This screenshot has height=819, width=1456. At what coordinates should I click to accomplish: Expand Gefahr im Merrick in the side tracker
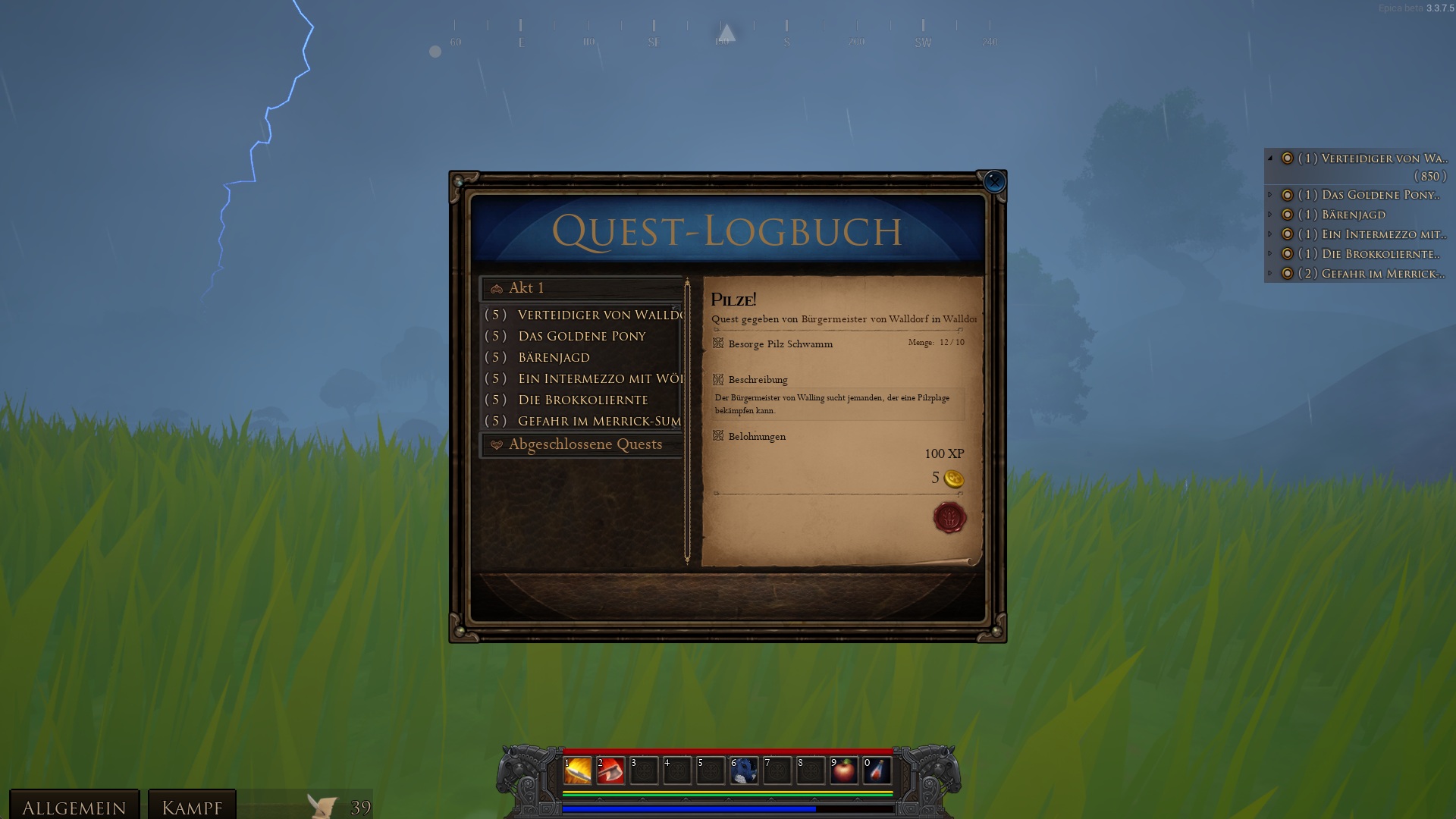[1270, 273]
